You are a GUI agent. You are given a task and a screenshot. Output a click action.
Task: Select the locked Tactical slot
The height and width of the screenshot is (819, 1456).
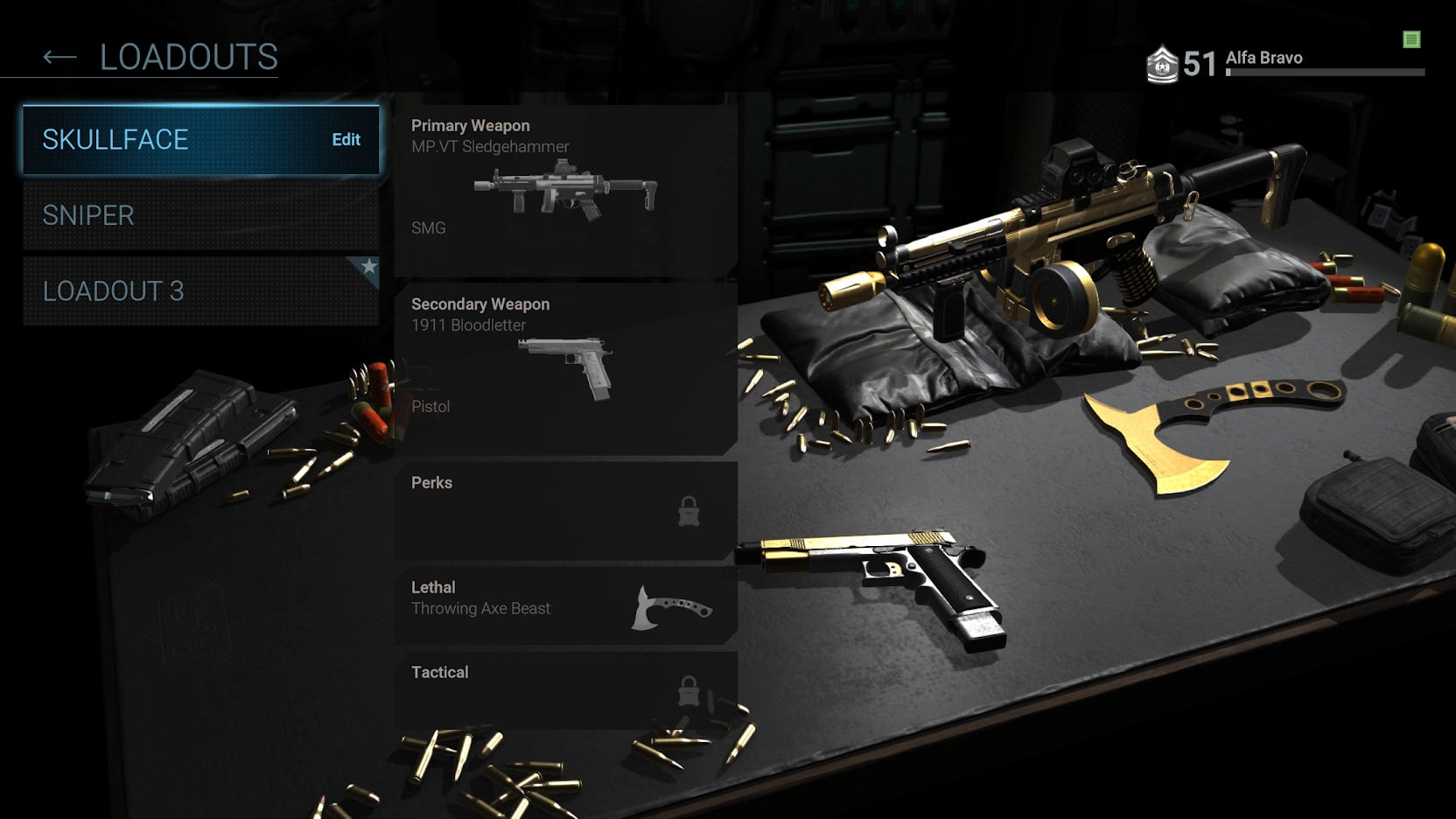point(565,690)
